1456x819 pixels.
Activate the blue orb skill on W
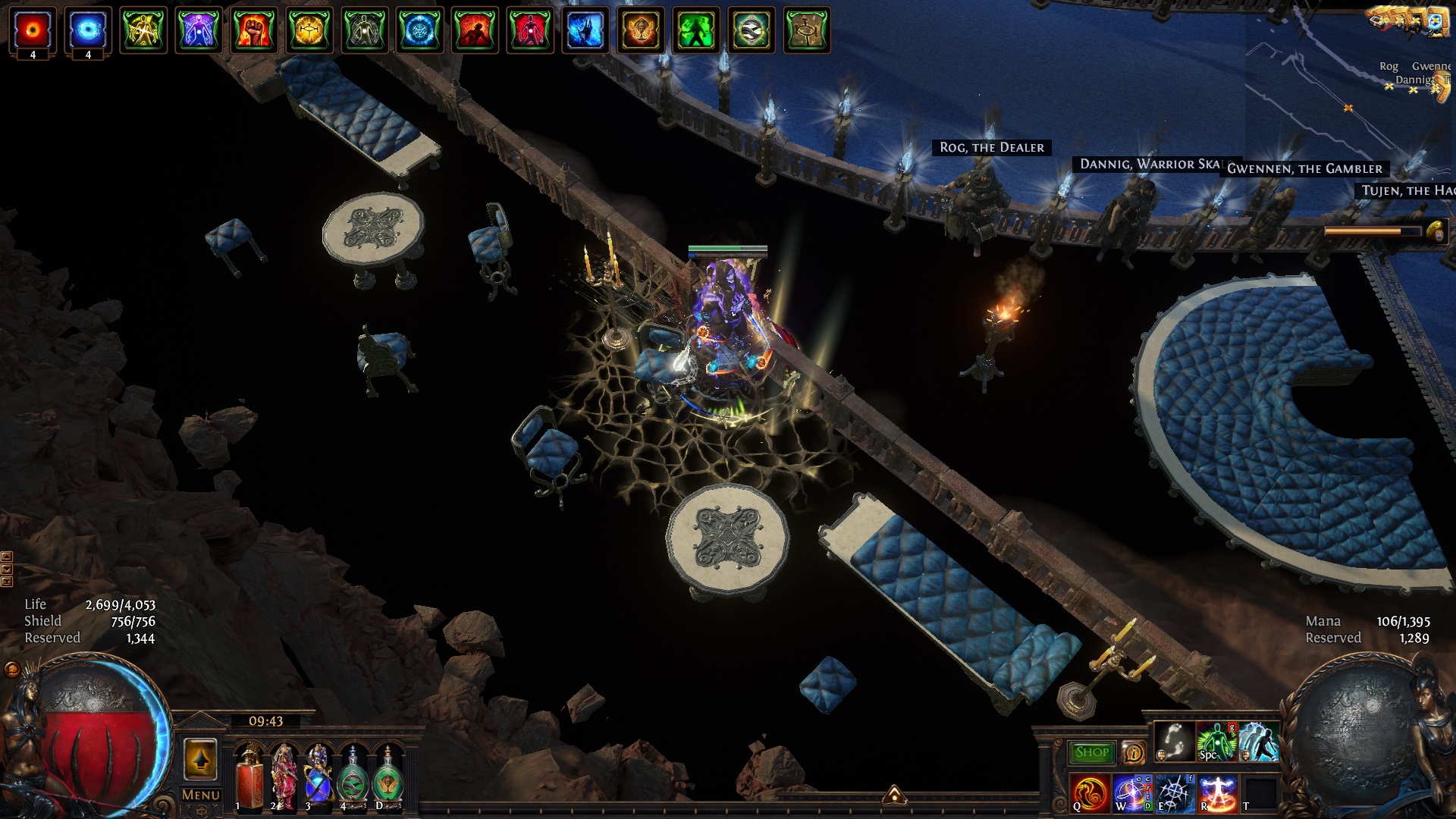pyautogui.click(x=1132, y=792)
